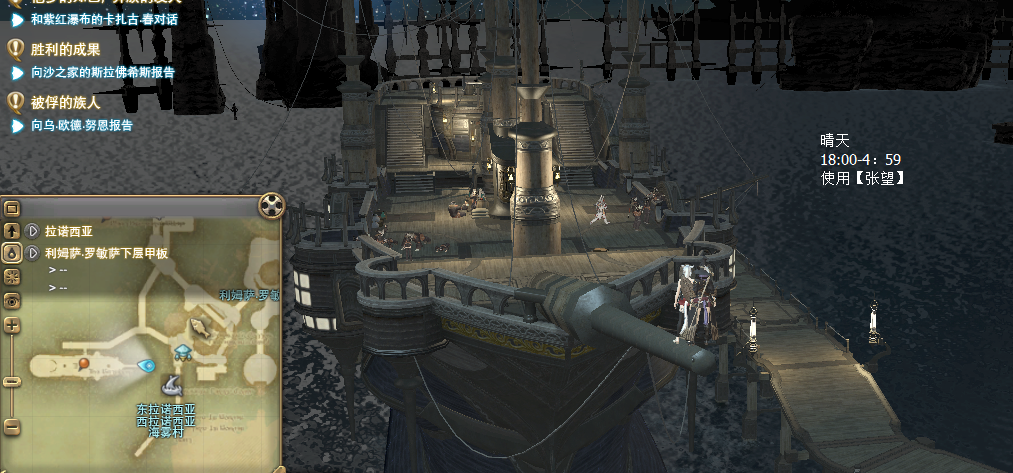This screenshot has width=1013, height=473.
Task: Toggle the eye icon on the map toolbar
Action: point(12,300)
